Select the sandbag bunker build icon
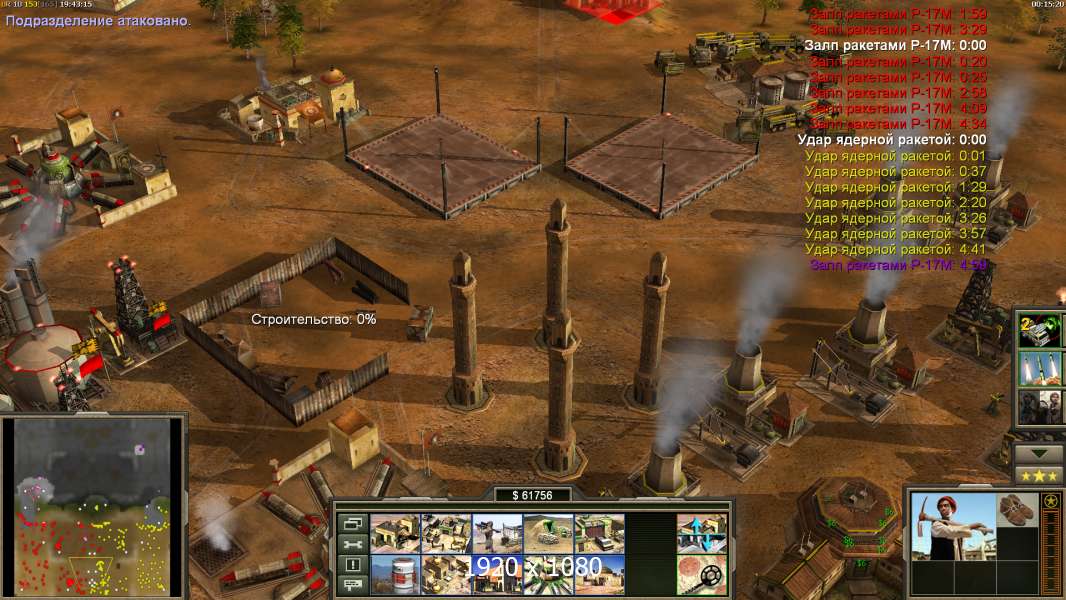The height and width of the screenshot is (600, 1066). [548, 533]
